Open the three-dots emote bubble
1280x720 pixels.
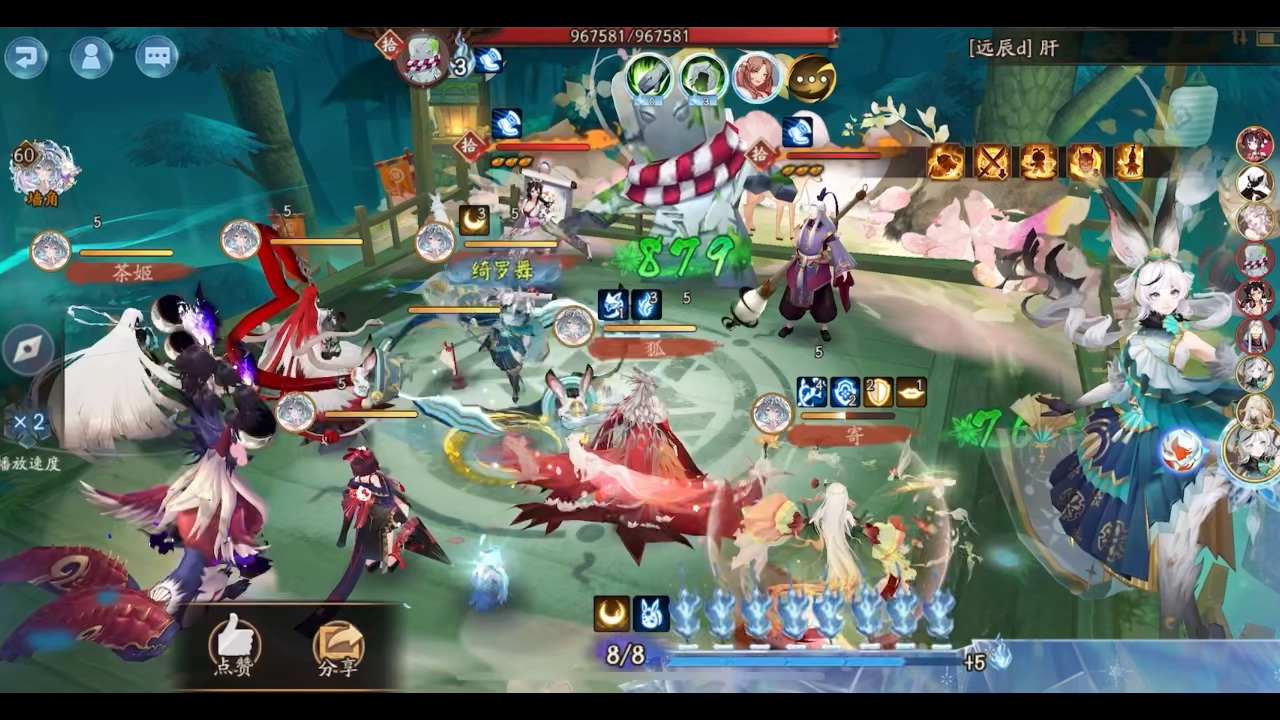(811, 78)
